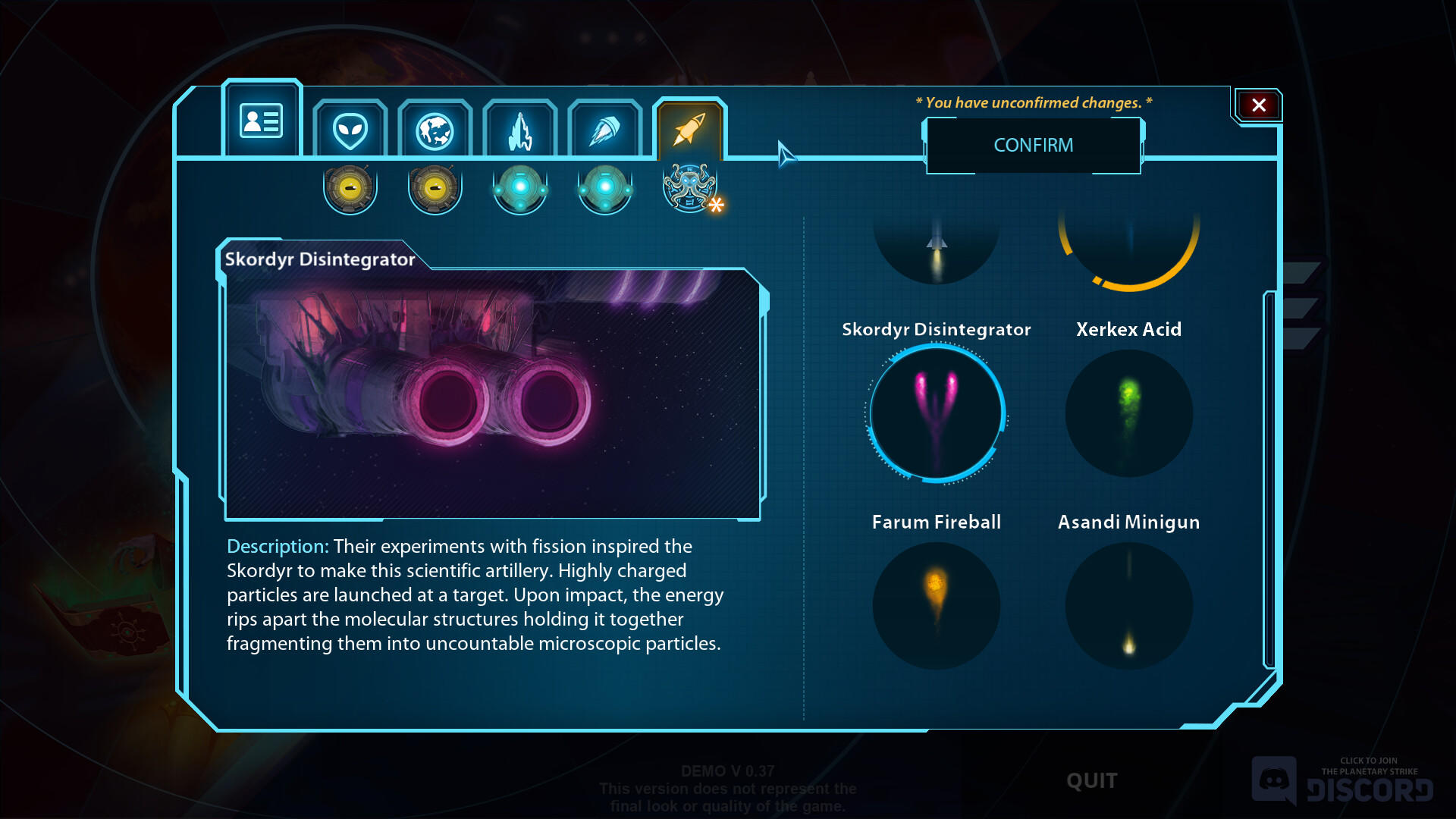This screenshot has height=819, width=1456.
Task: Click the CONFIRM button to apply changes
Action: click(1034, 145)
